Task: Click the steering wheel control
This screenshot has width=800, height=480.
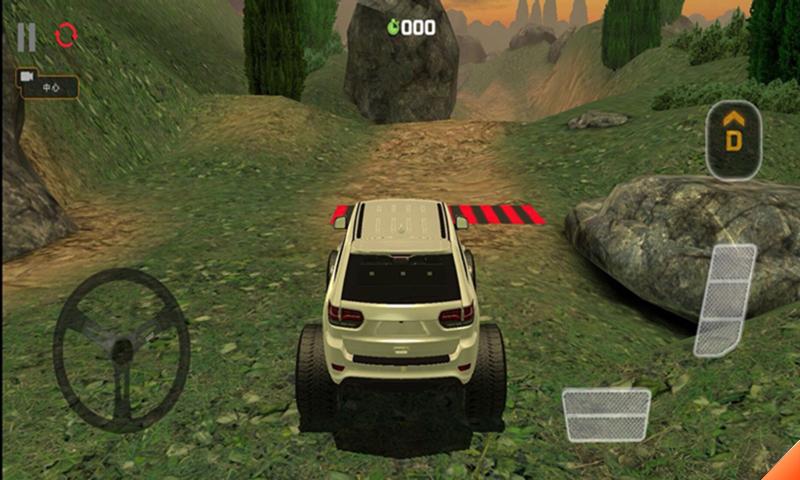Action: point(121,349)
